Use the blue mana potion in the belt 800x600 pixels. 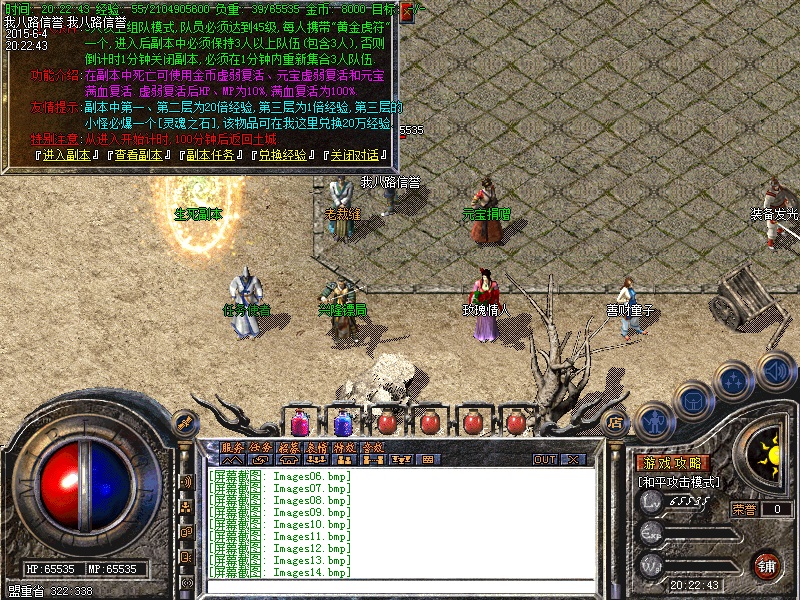(x=342, y=422)
